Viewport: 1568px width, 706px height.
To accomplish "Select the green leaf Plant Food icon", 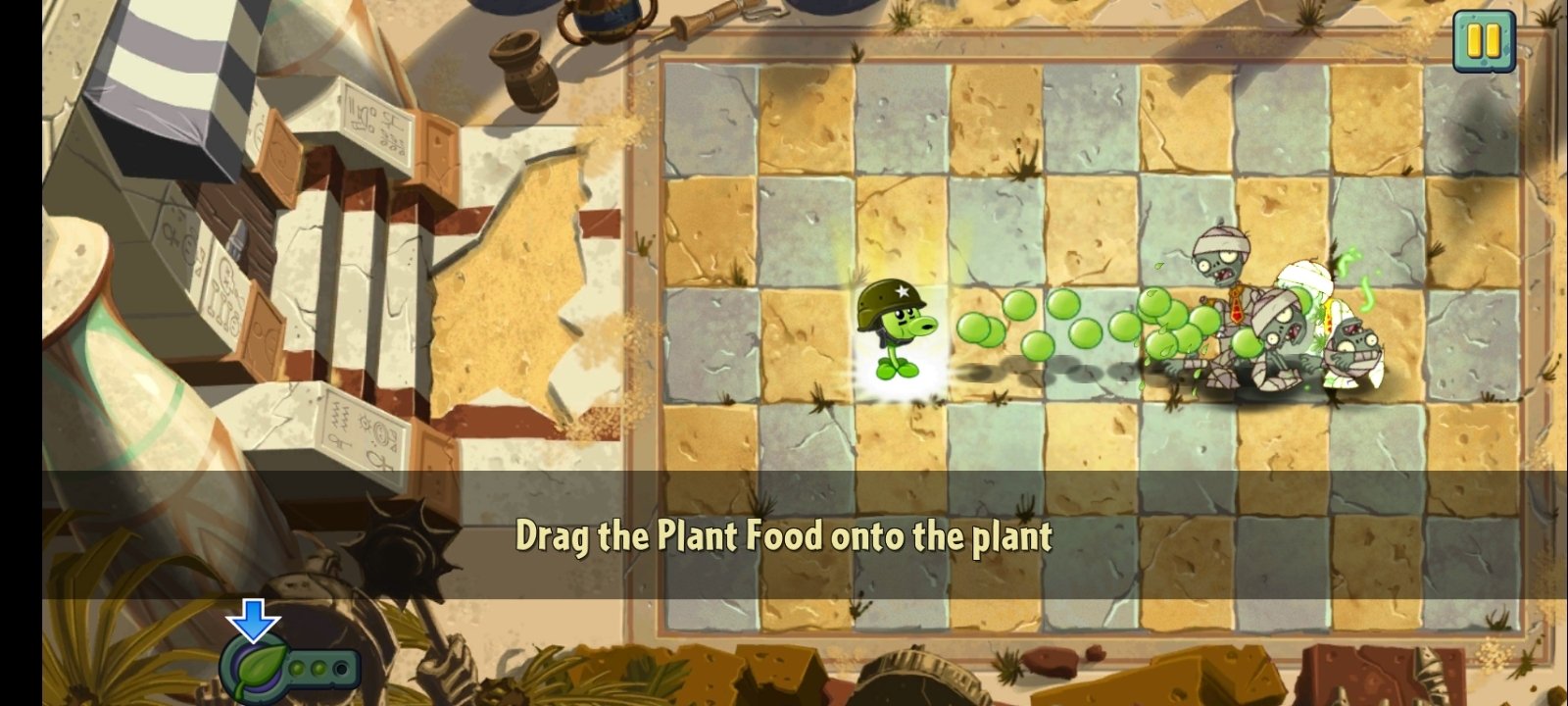I will click(255, 669).
